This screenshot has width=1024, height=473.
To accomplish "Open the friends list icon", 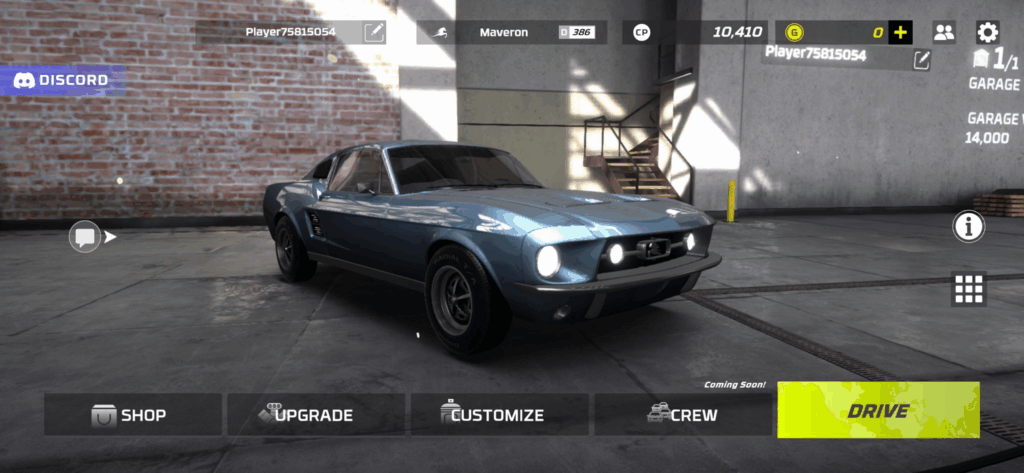I will (944, 32).
